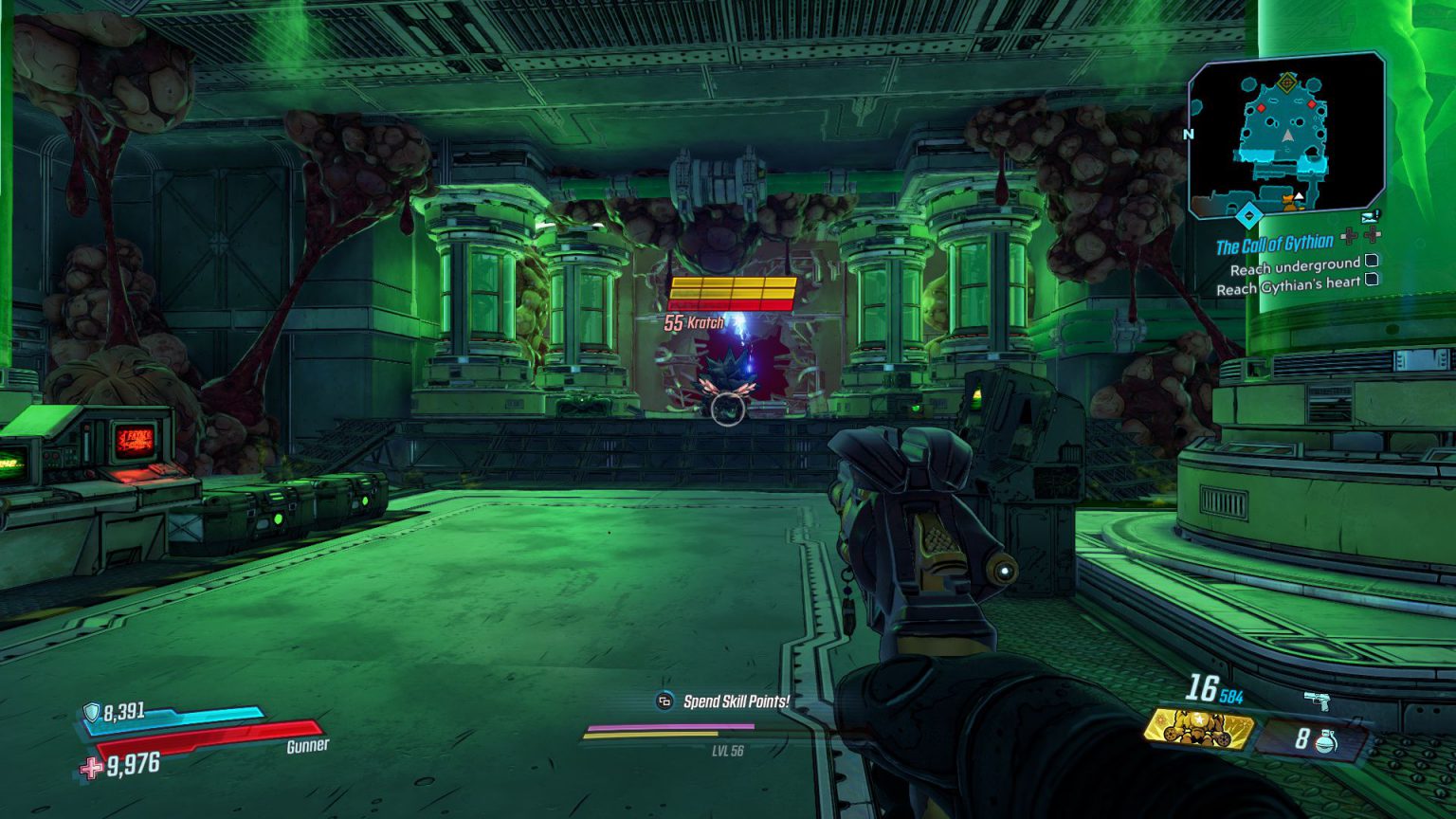
Task: Select the grenade icon in the HUD
Action: (1327, 740)
